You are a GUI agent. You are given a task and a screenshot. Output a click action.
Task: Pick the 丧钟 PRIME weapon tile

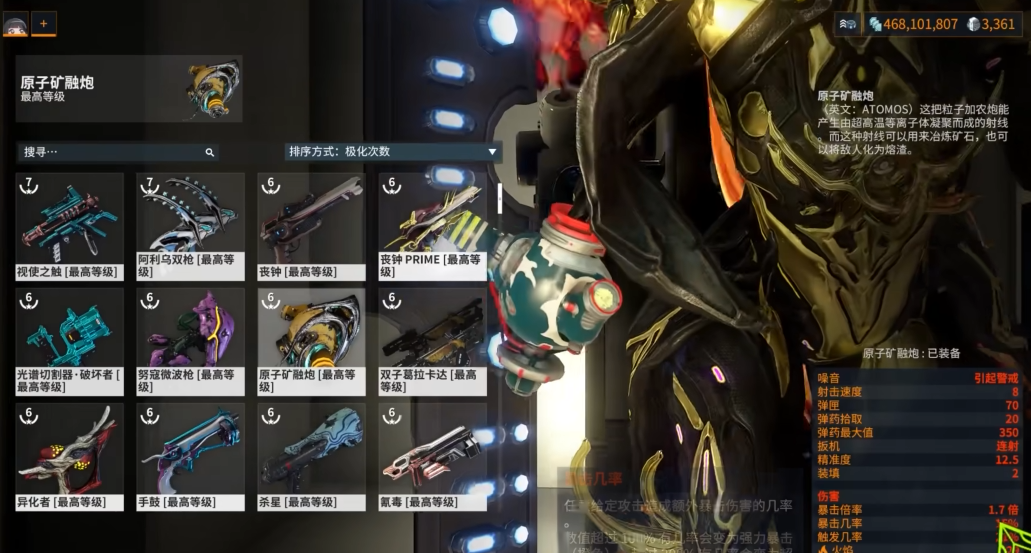coord(431,226)
